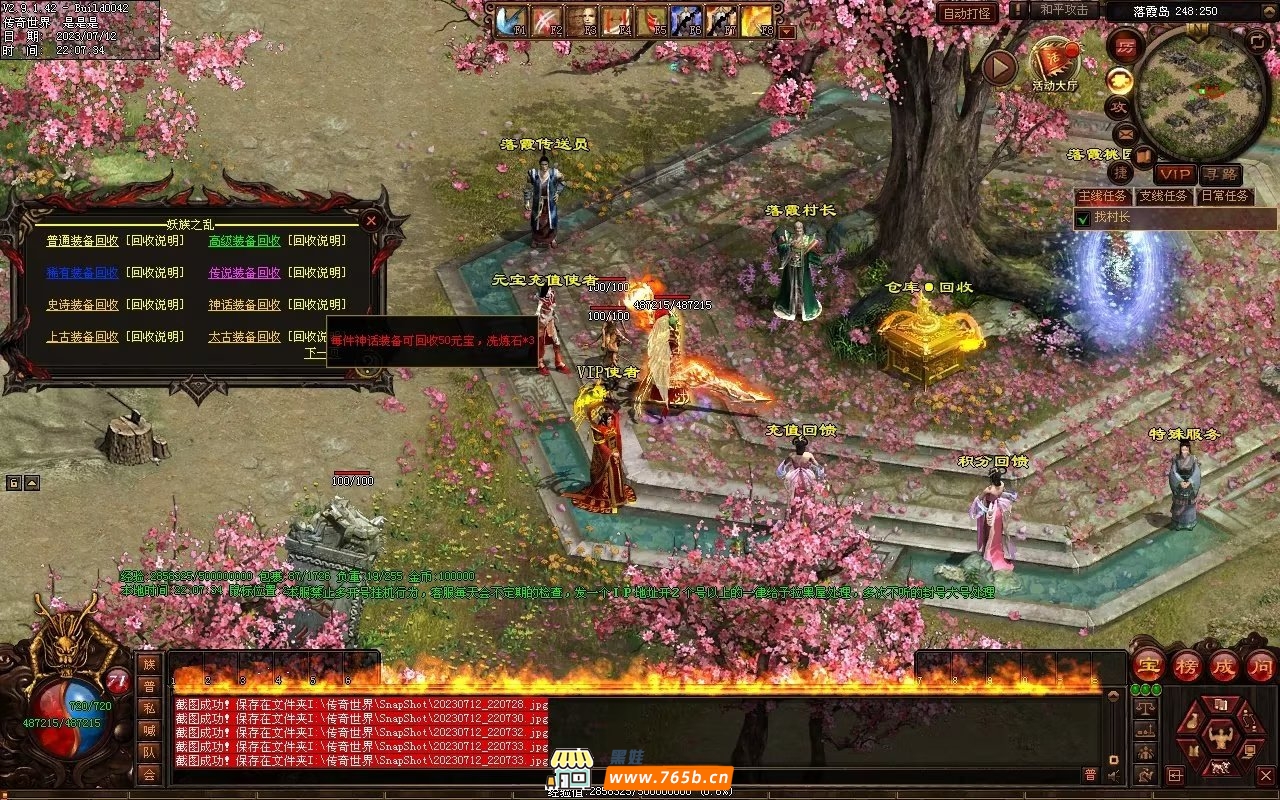1280x800 pixels.
Task: Pick the 上古装备回收 option
Action: coord(82,337)
